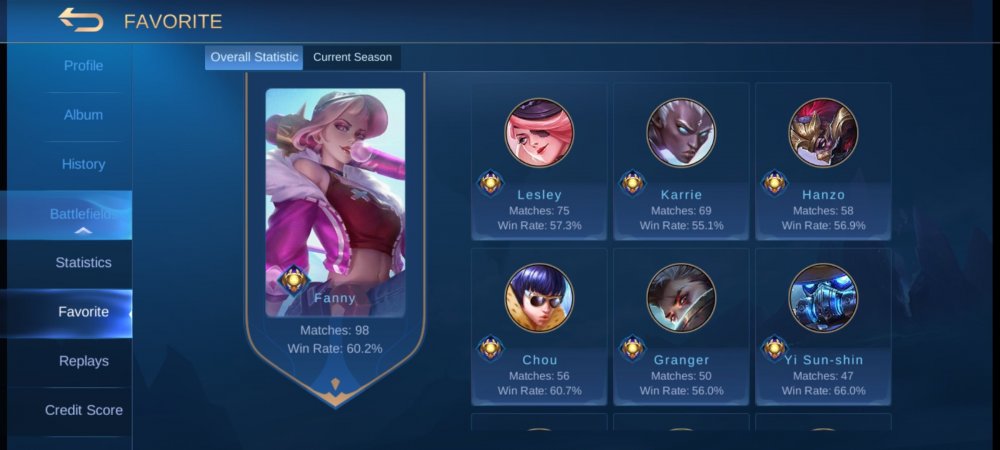Select the Hanzo hero tile
This screenshot has width=1000, height=450.
coord(823,162)
